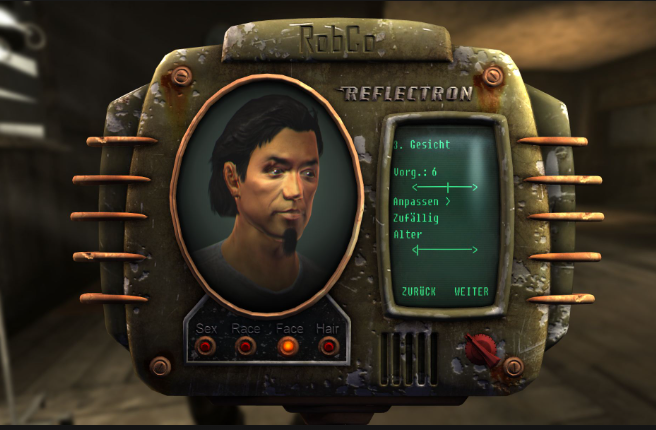Go to the Hair section light

[328, 346]
